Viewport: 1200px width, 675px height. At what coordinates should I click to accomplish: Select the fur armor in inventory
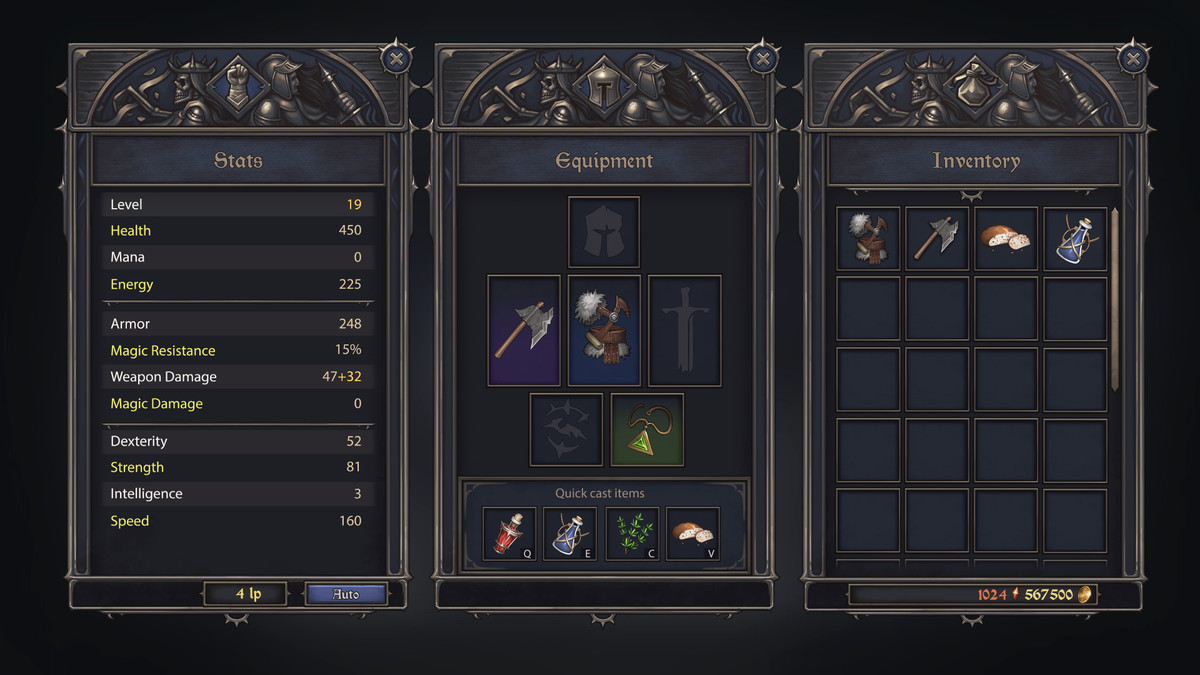tap(868, 239)
